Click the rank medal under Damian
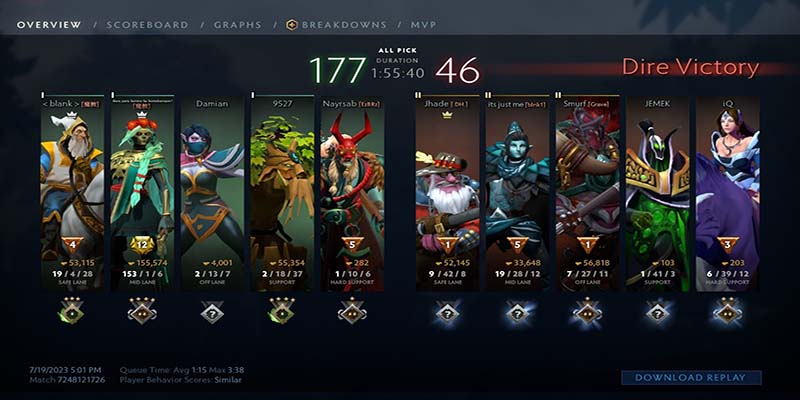 click(212, 313)
